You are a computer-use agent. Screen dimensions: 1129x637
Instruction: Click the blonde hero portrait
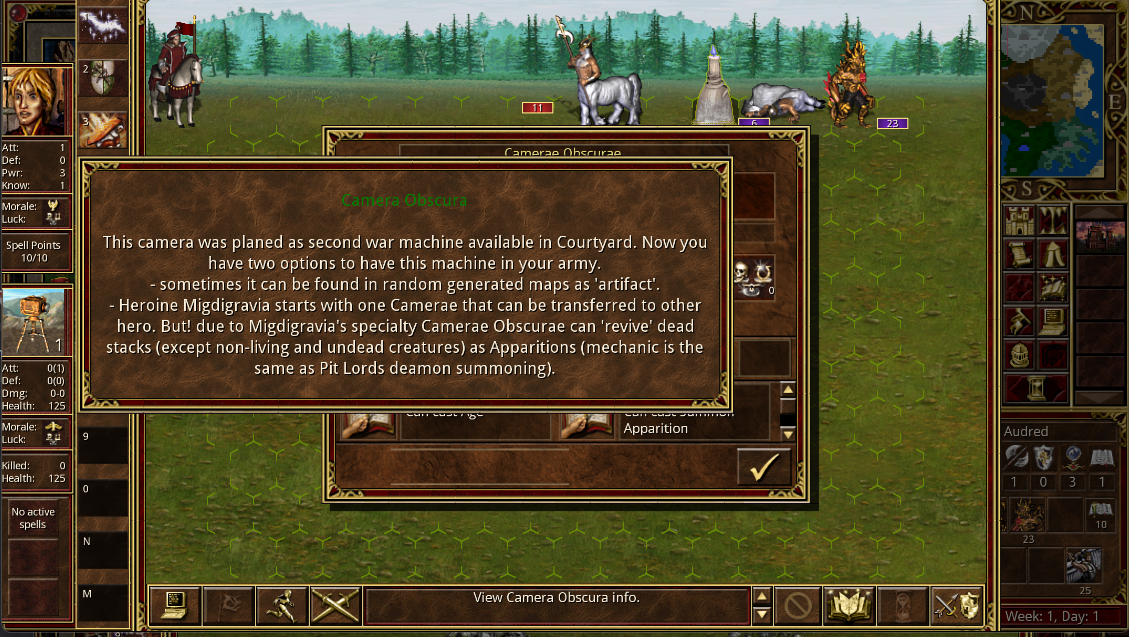click(36, 102)
